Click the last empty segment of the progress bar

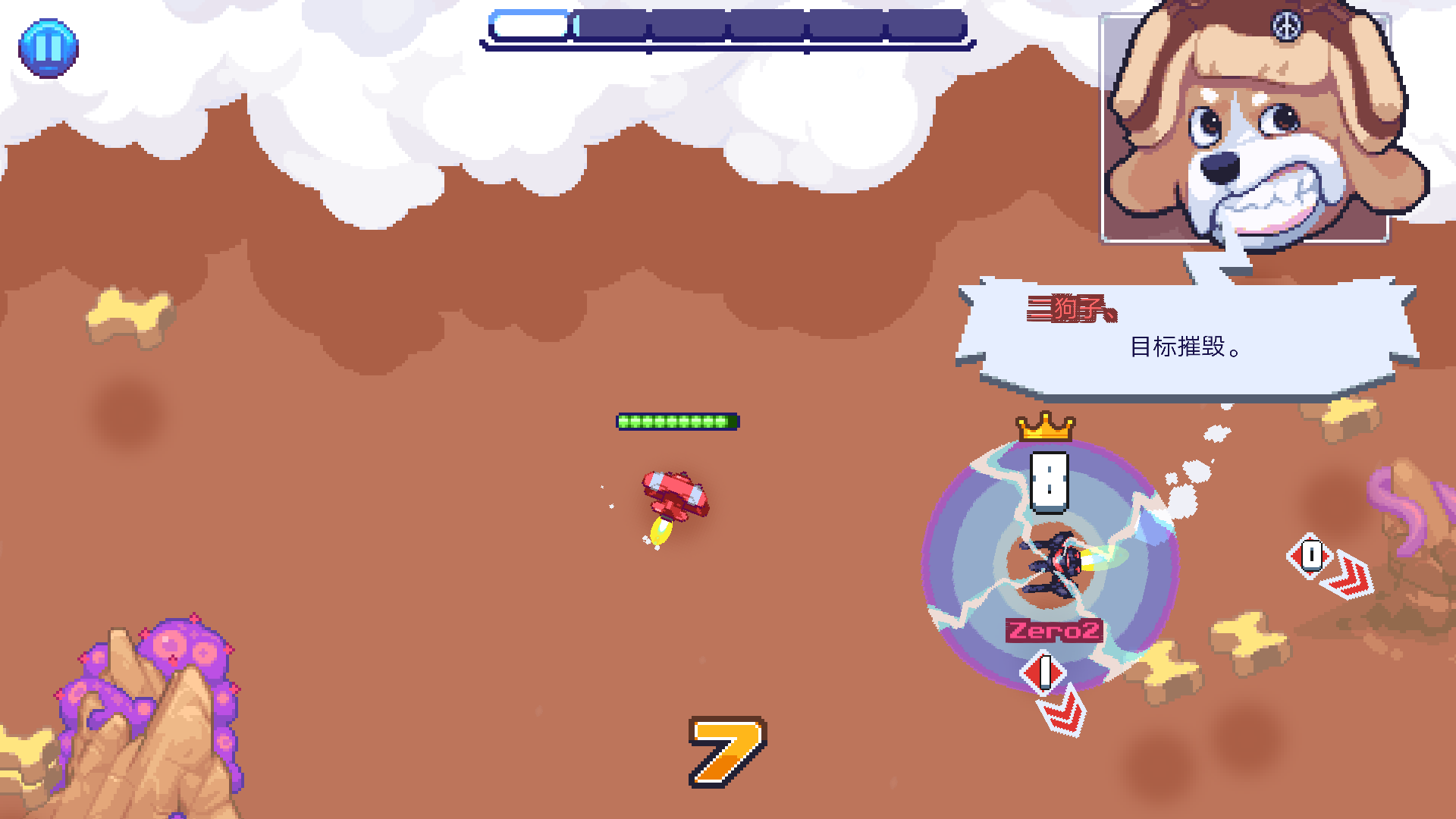point(929,25)
